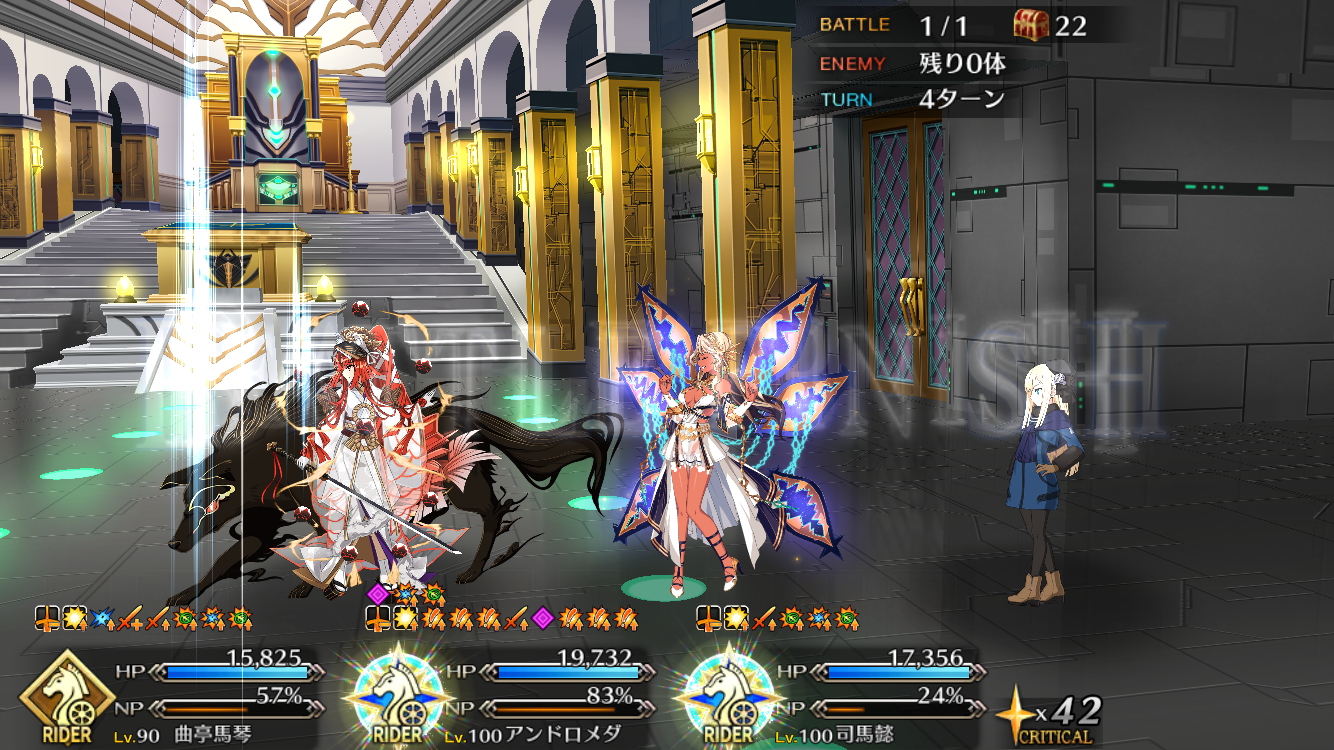Click アンドロメダ's Rider class icon
Screen dimensions: 1334x750
click(398, 695)
